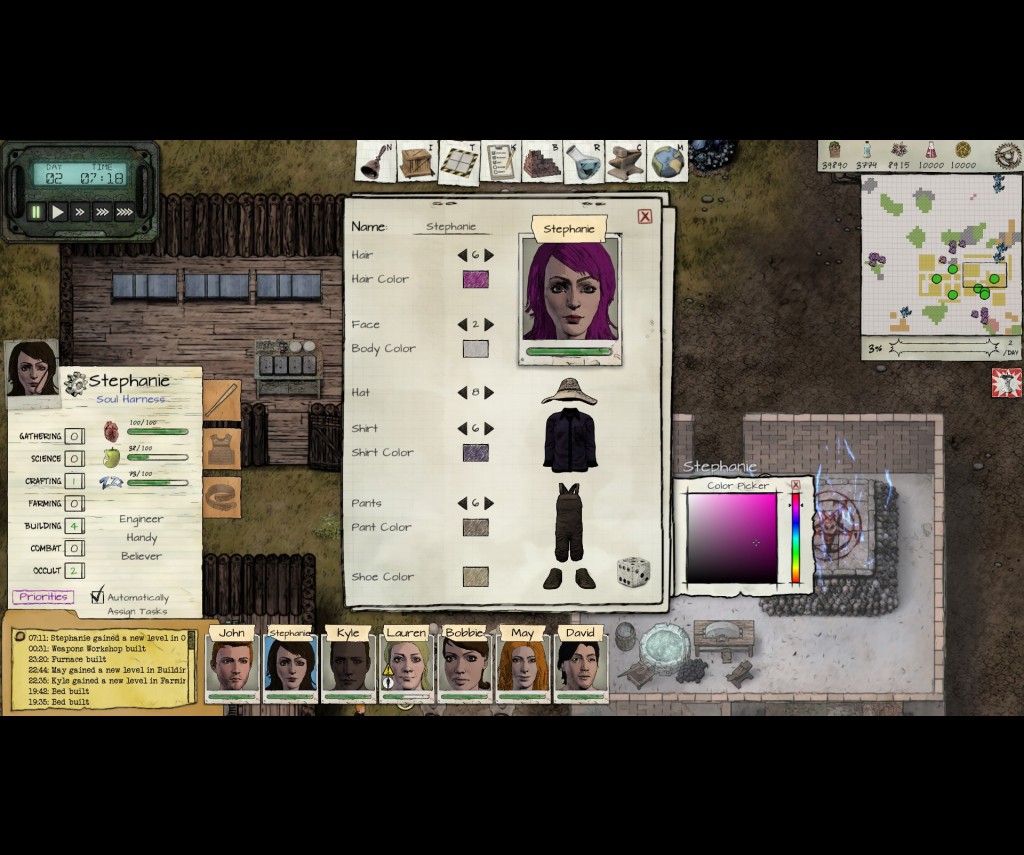Switch to the previous Hat option
The width and height of the screenshot is (1024, 855).
(x=462, y=393)
